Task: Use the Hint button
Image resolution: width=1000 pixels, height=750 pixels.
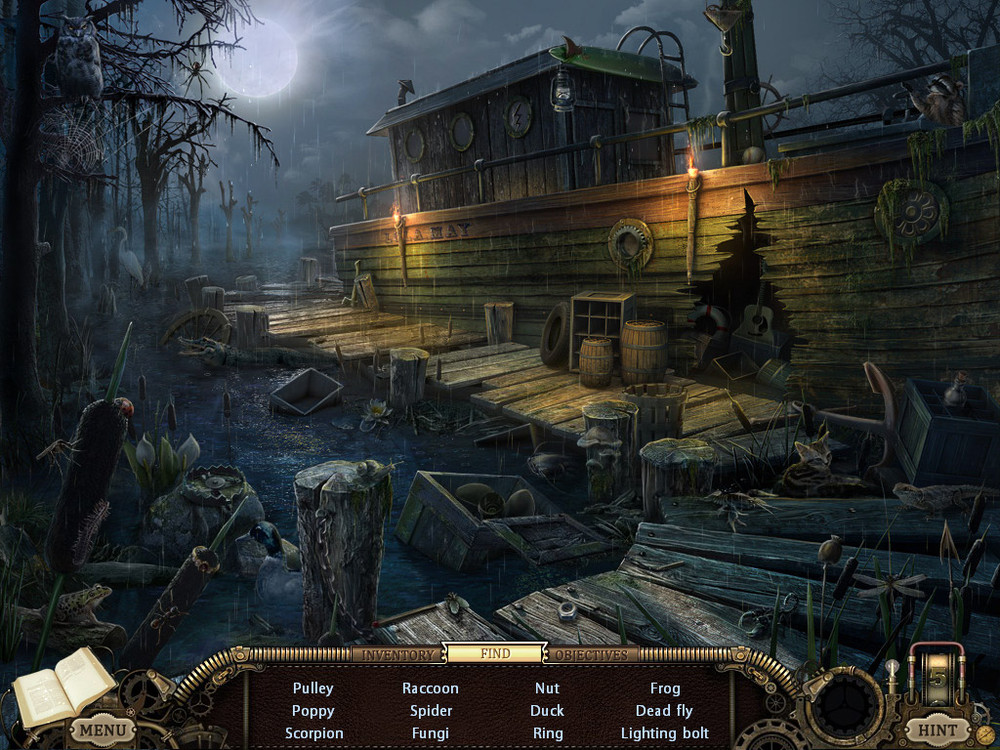Action: [935, 730]
